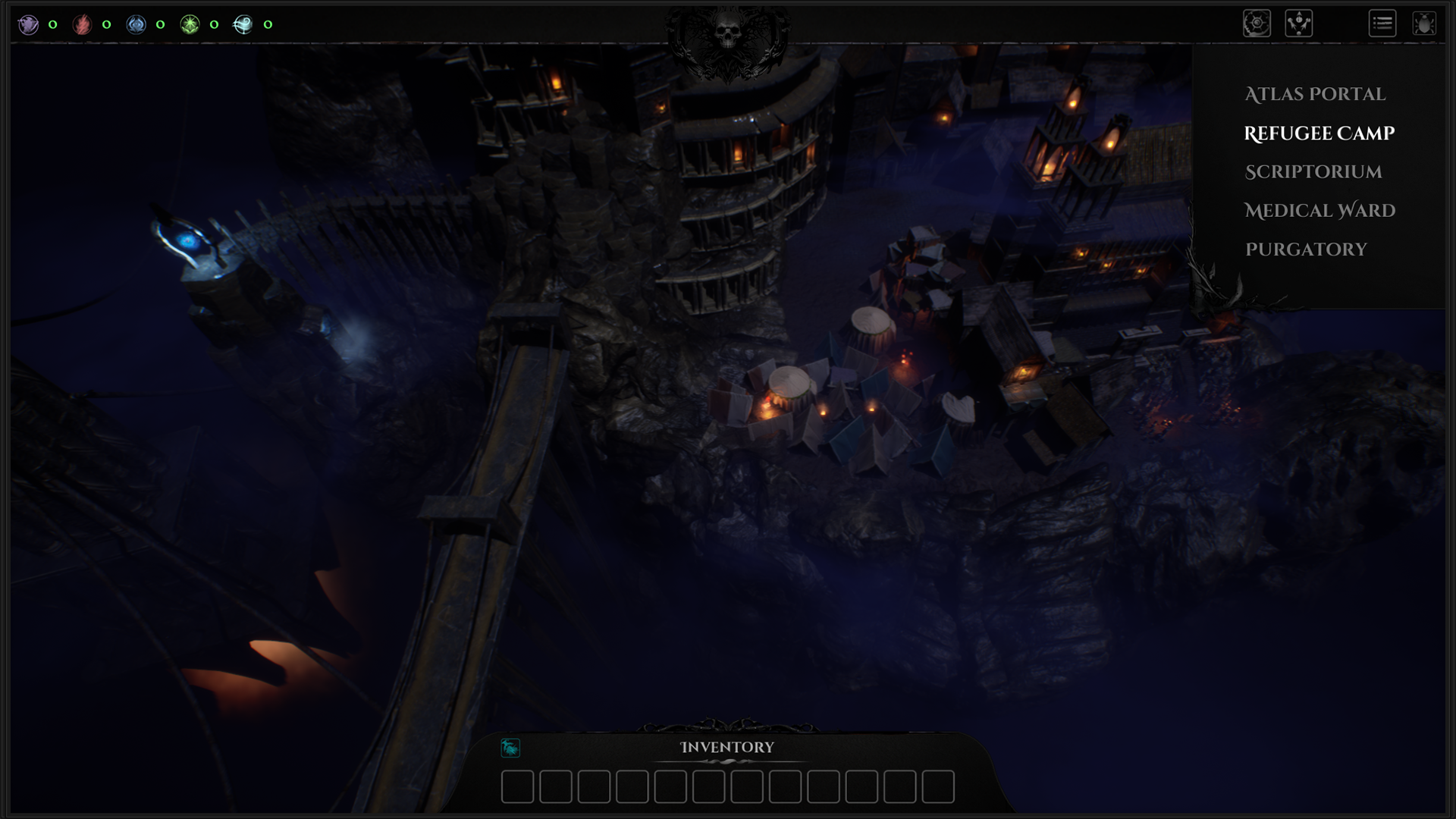
Task: Click the bug report icon
Action: tap(1425, 22)
